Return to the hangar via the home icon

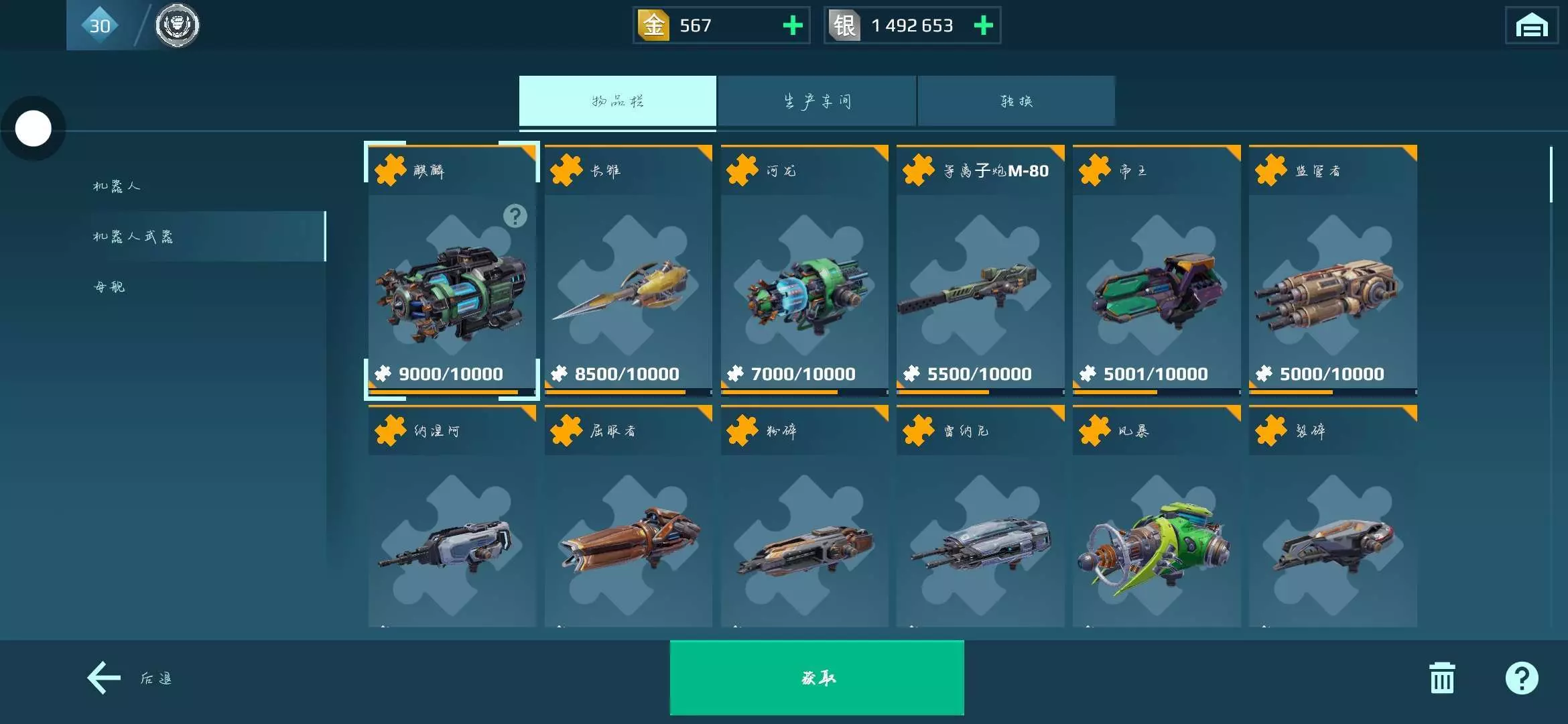click(x=1531, y=25)
